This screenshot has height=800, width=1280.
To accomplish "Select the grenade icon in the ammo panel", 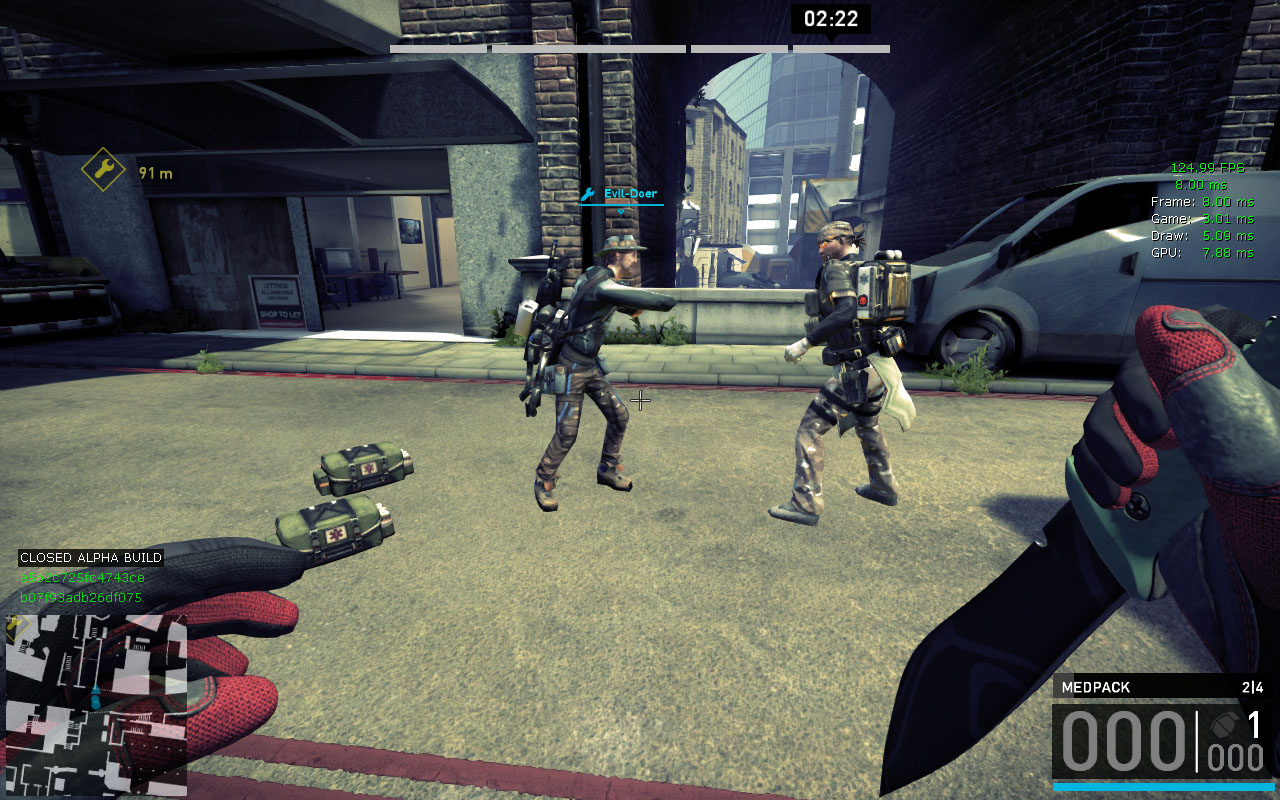I will point(1224,723).
